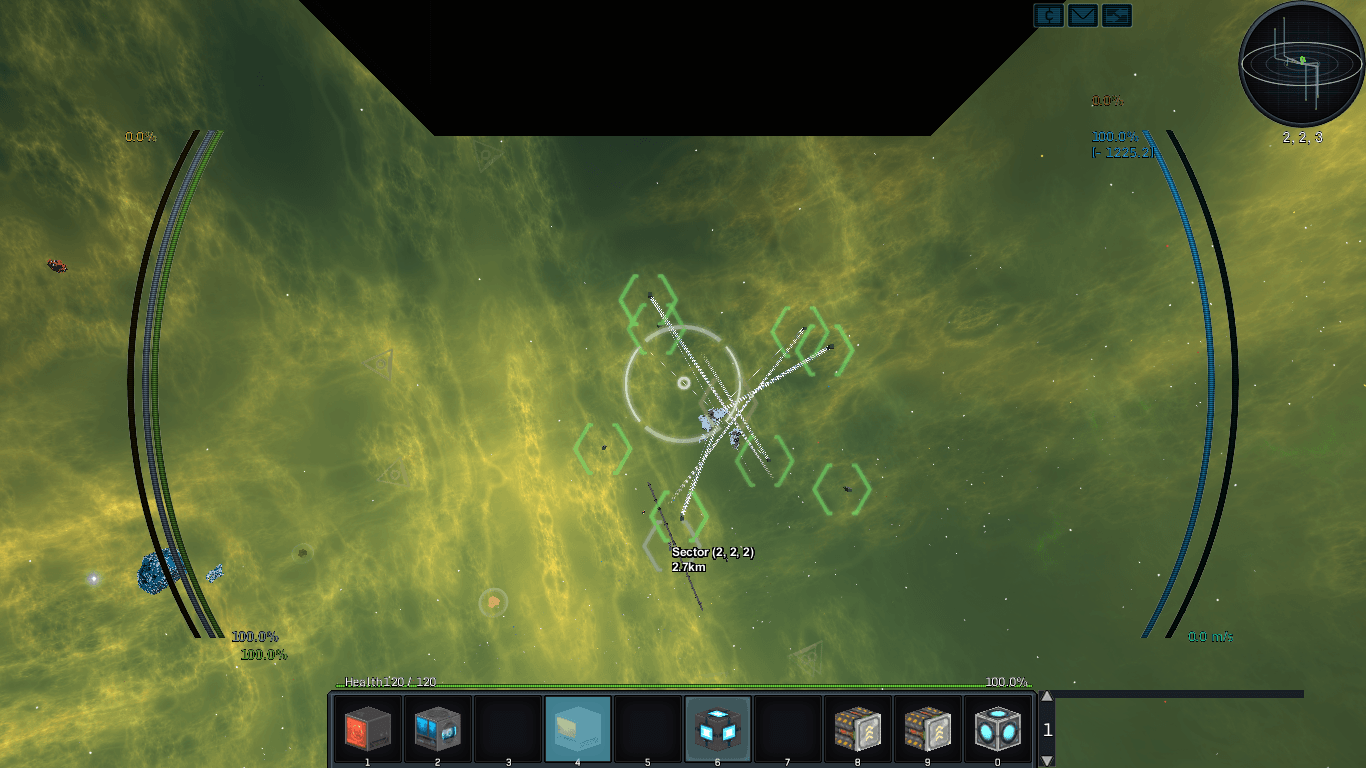Switch to the previous hotbar with up arrow
This screenshot has width=1366, height=768.
coord(1047,697)
